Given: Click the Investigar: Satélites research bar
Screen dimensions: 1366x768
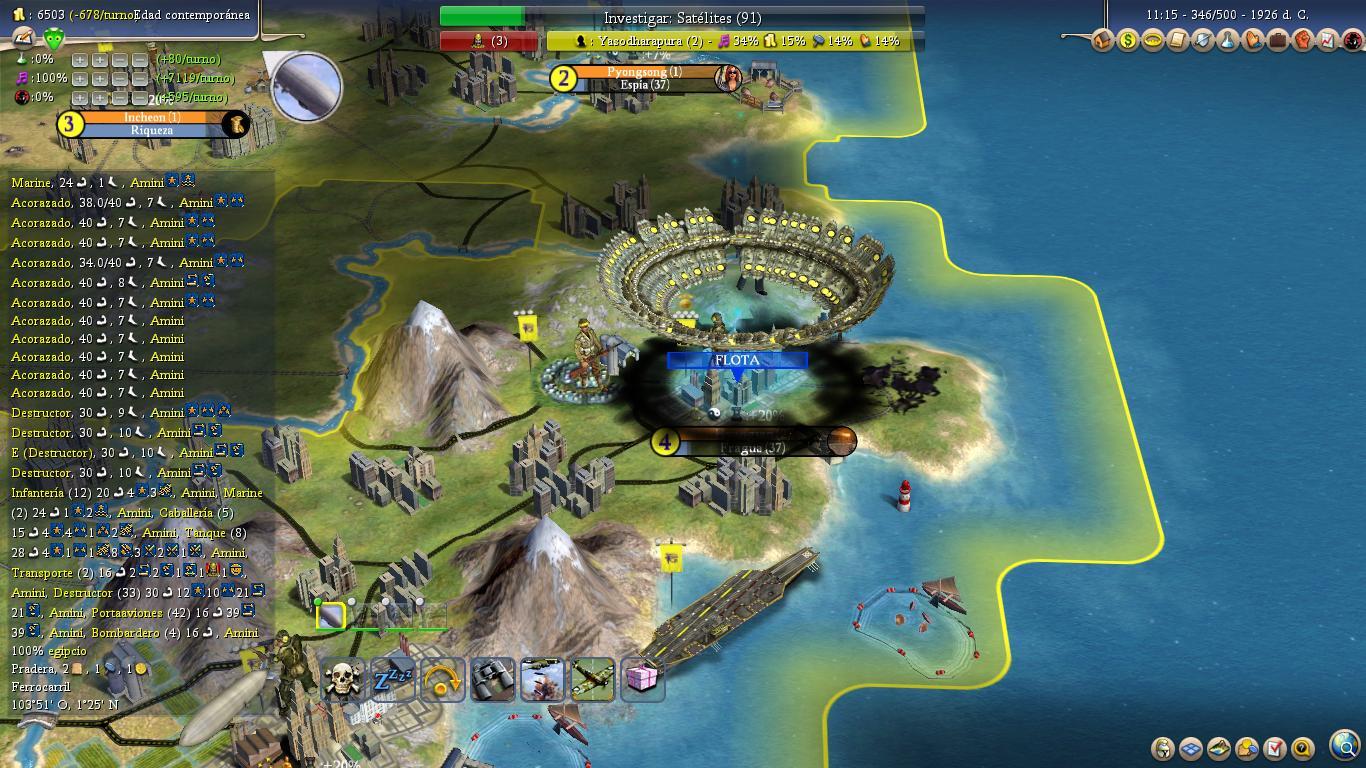Looking at the screenshot, I should pos(682,18).
